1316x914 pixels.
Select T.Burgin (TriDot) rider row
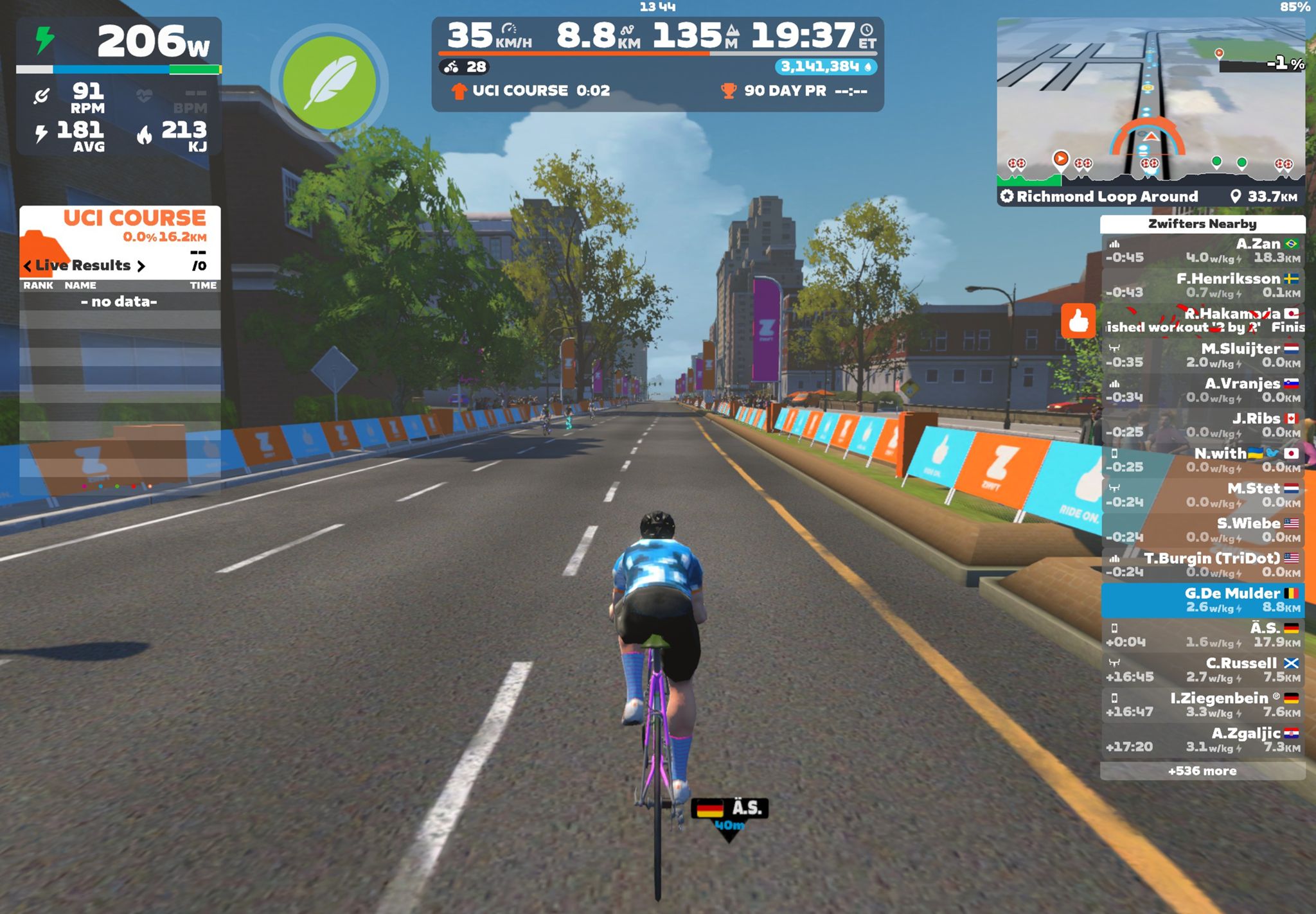click(1202, 565)
